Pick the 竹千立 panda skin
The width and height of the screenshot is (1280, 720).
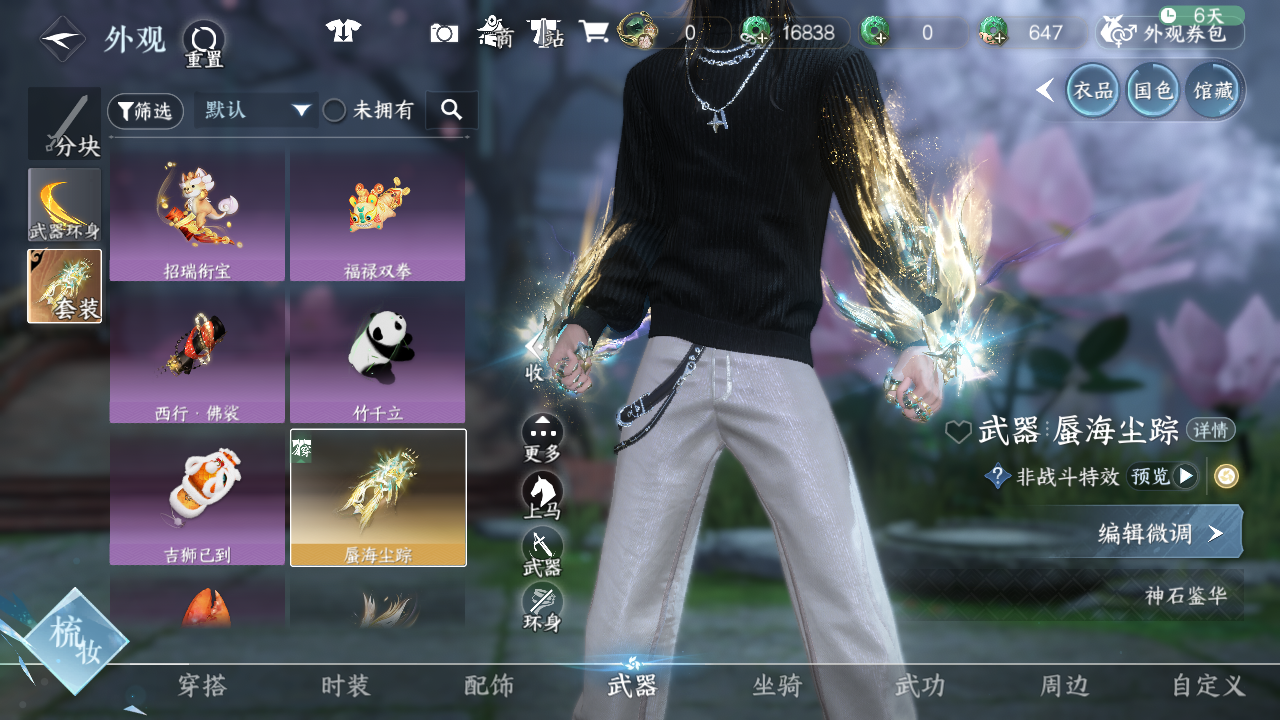pyautogui.click(x=377, y=356)
